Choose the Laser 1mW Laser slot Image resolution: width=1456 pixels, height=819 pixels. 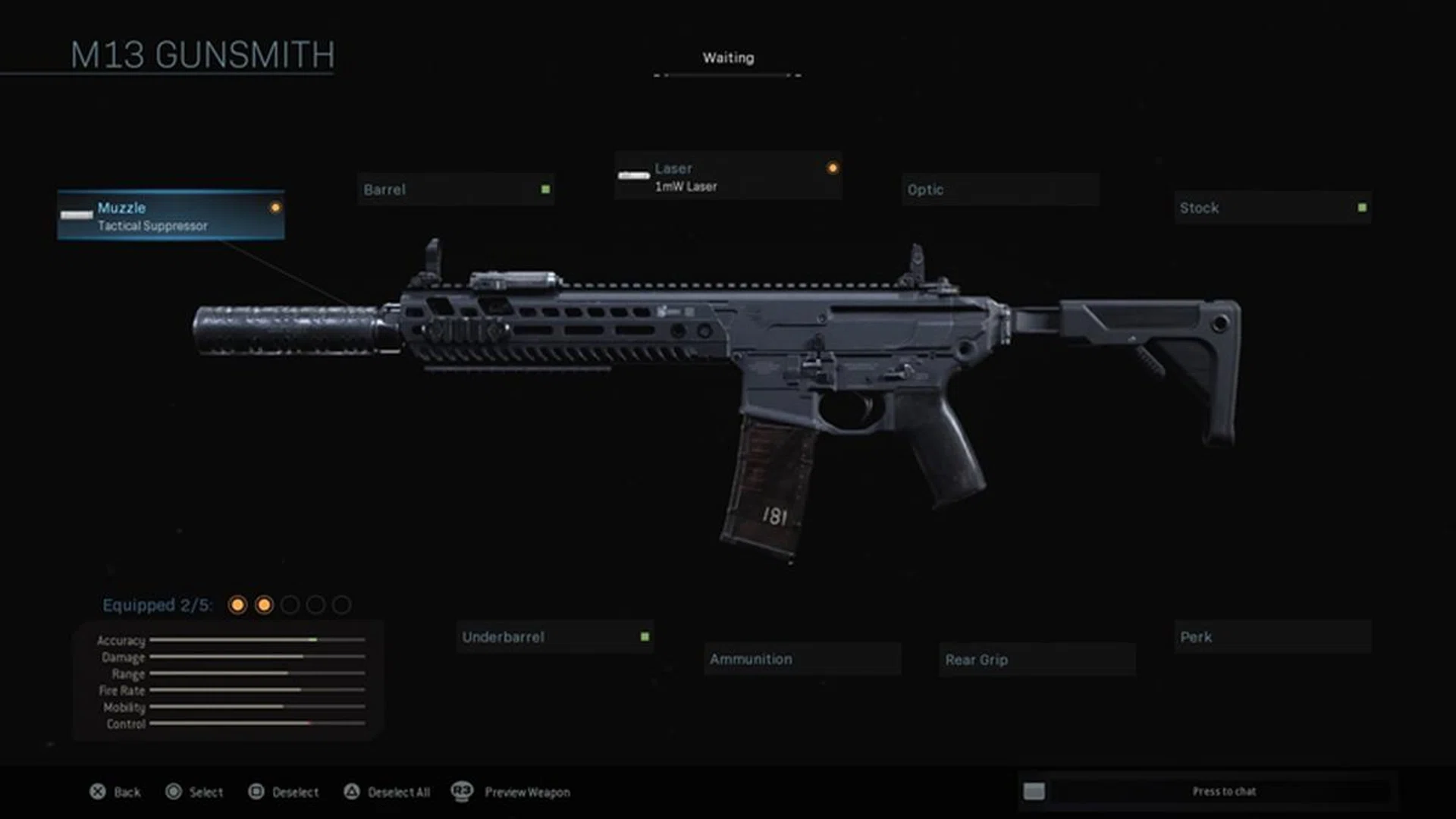[728, 177]
